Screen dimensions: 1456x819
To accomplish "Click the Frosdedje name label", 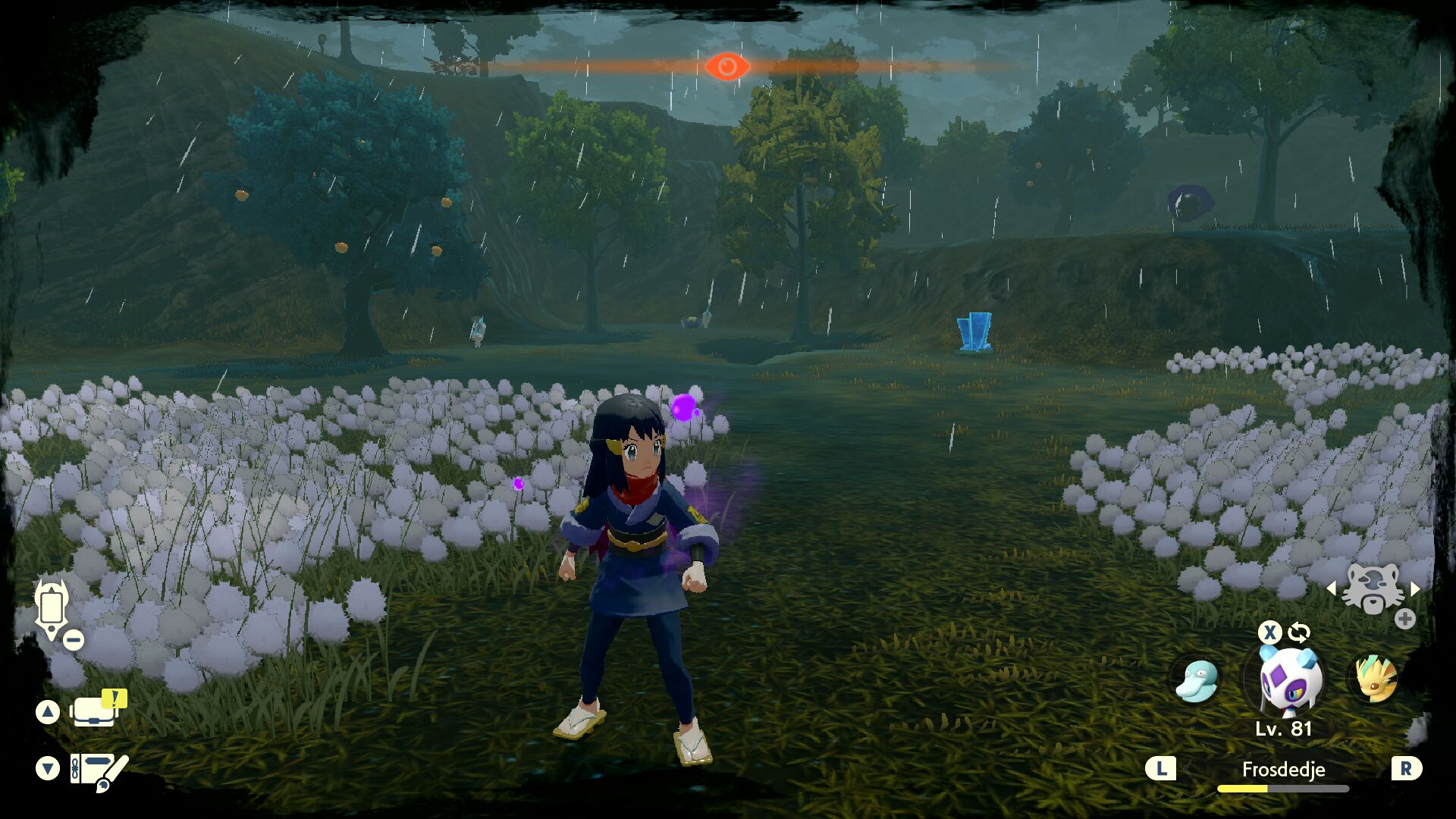I will point(1283,770).
